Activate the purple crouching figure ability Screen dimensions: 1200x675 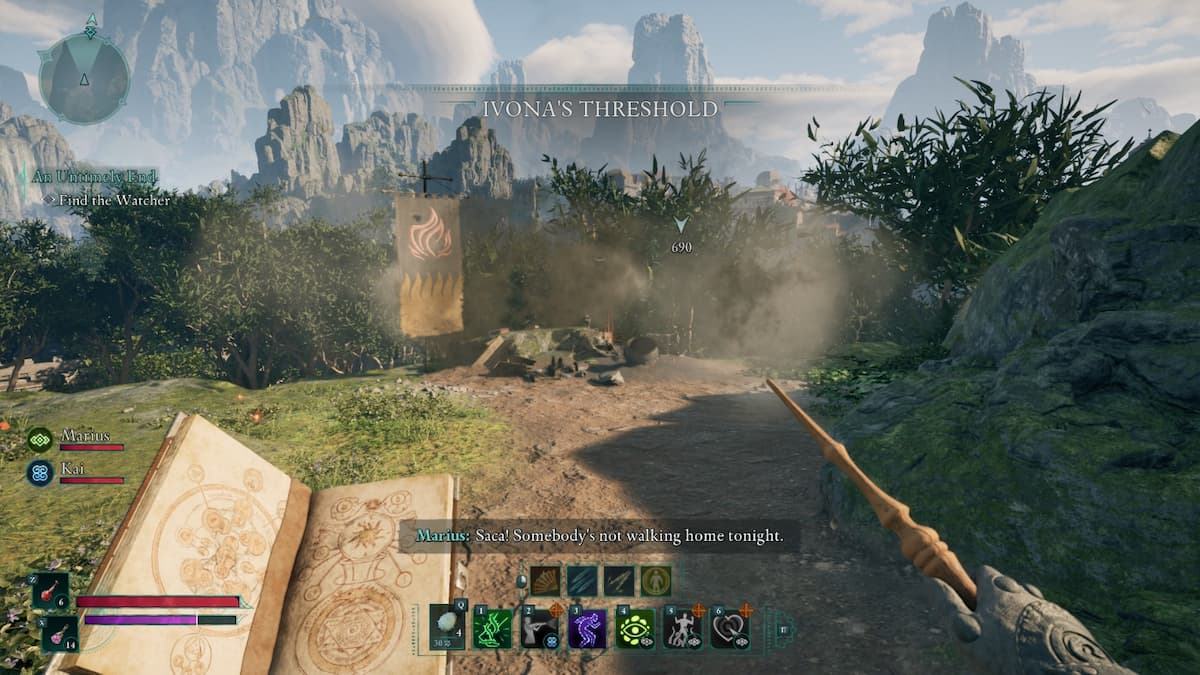point(588,629)
